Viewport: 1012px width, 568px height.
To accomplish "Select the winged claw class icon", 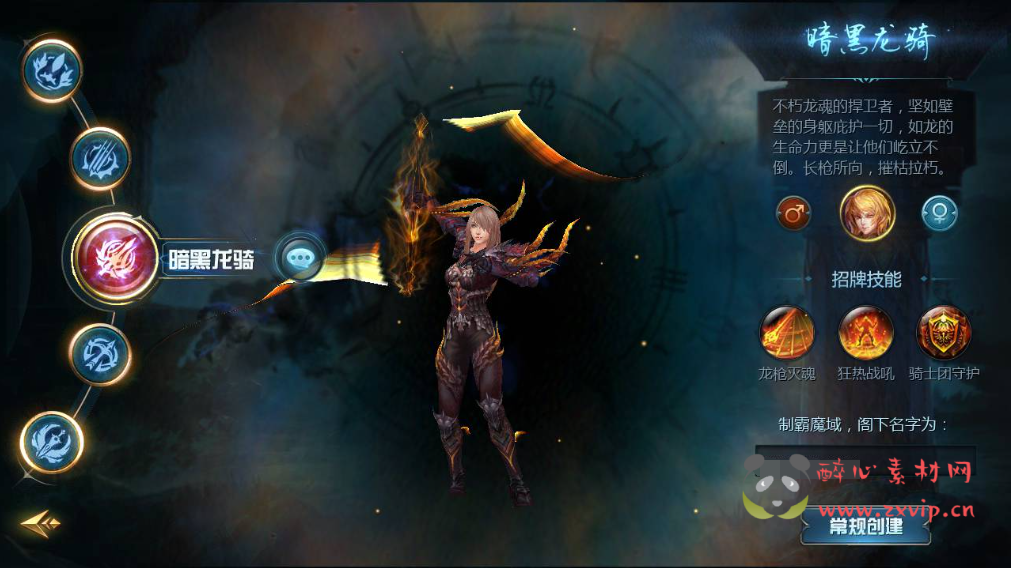I will tap(52, 68).
